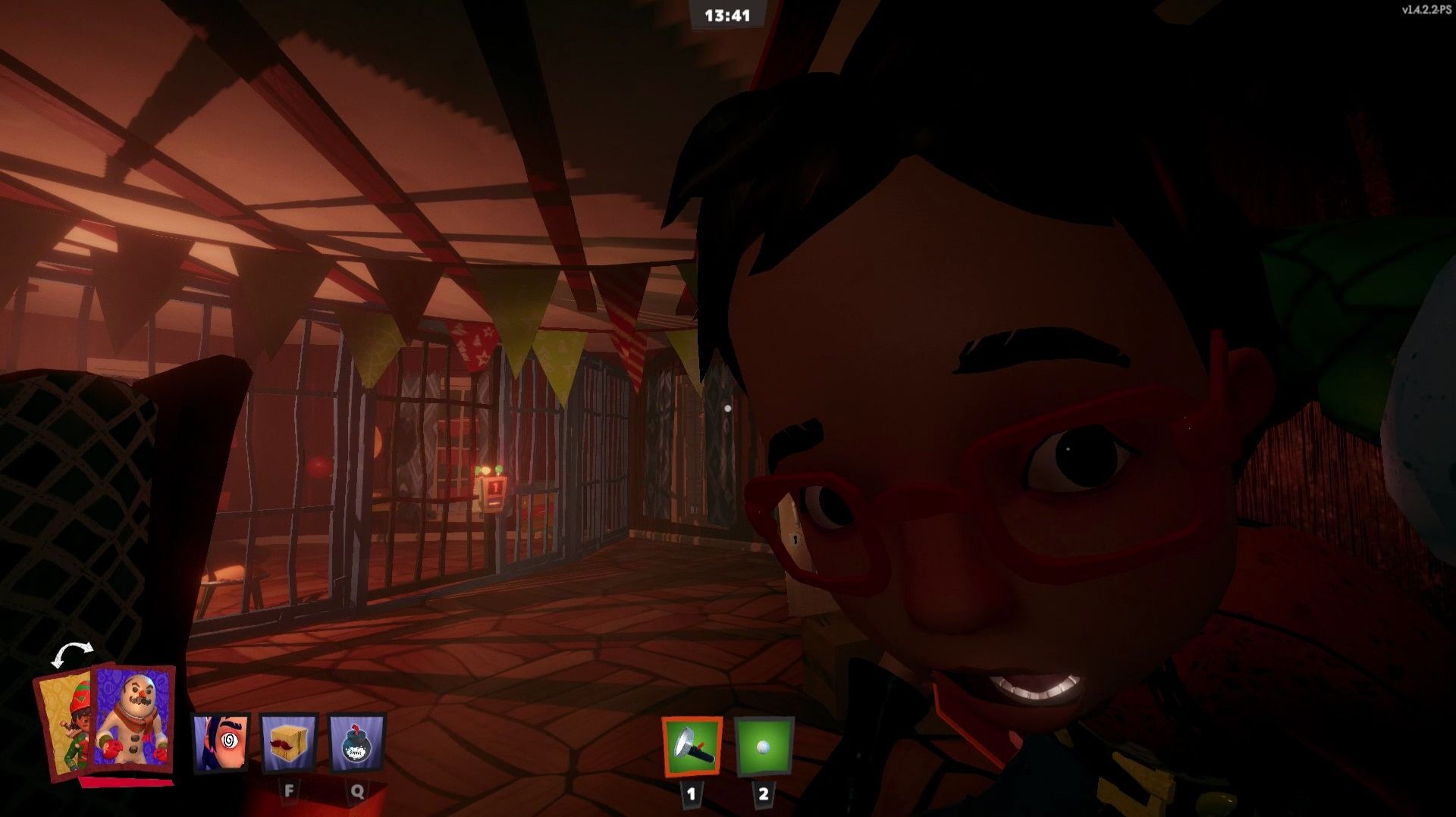The image size is (1456, 817).
Task: Activate the hypnotic spiral eye ability
Action: click(x=220, y=743)
